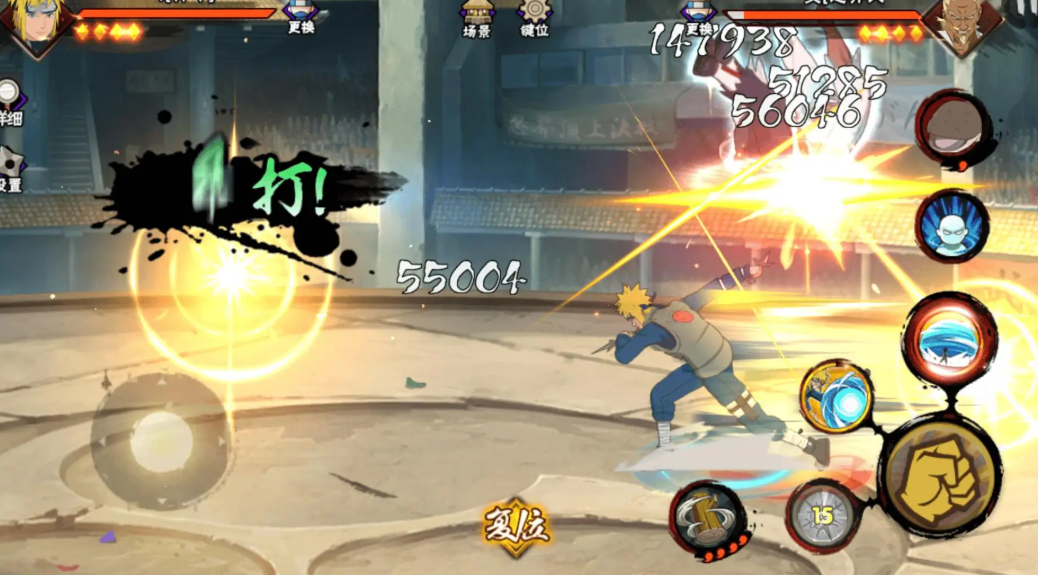Change the opponent ninja with 更换
This screenshot has height=575, width=1038.
coord(697,14)
